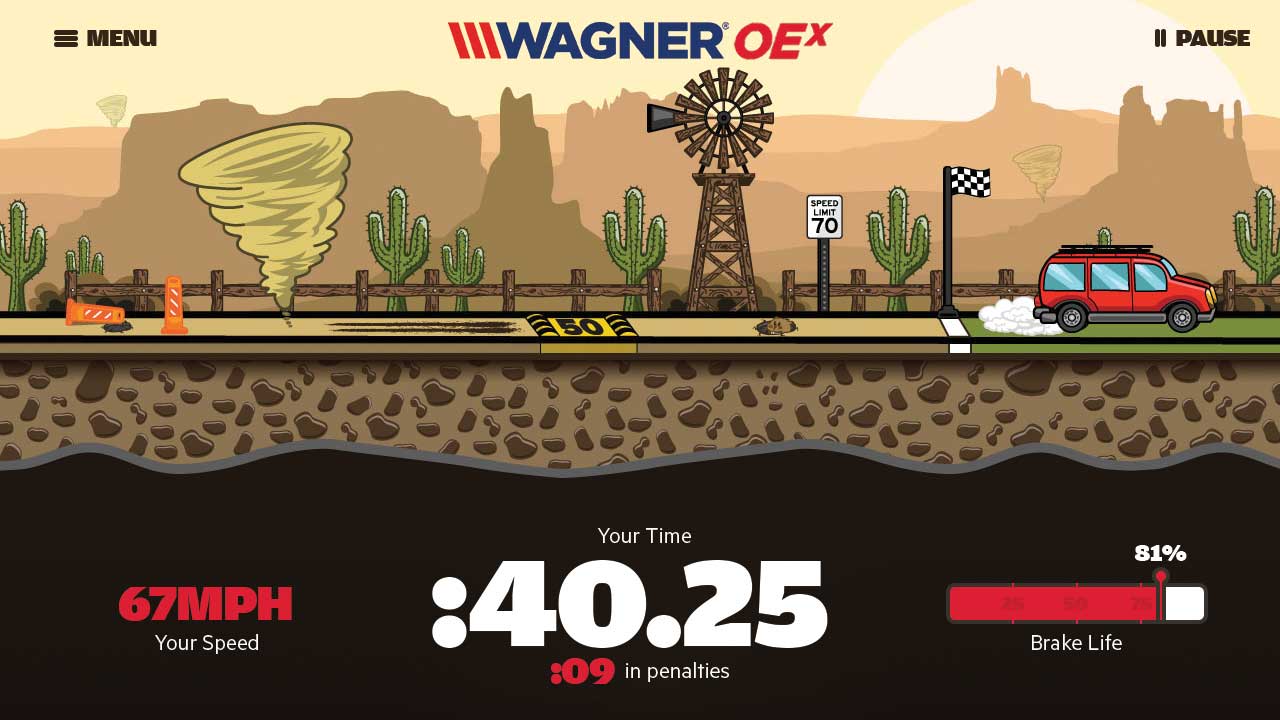The height and width of the screenshot is (720, 1280).
Task: Click the tornado in the desert
Action: [270, 215]
